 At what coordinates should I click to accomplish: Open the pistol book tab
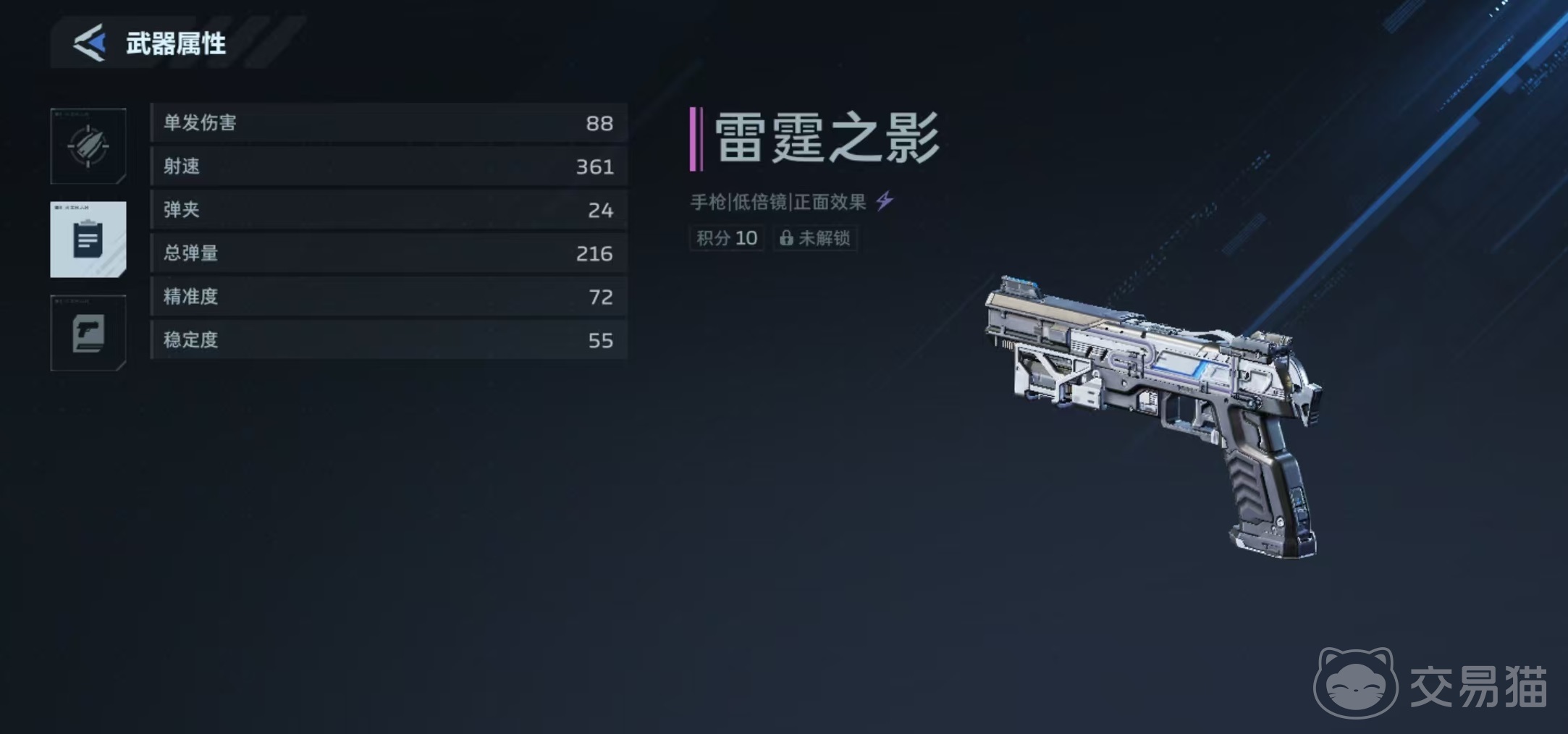click(88, 333)
